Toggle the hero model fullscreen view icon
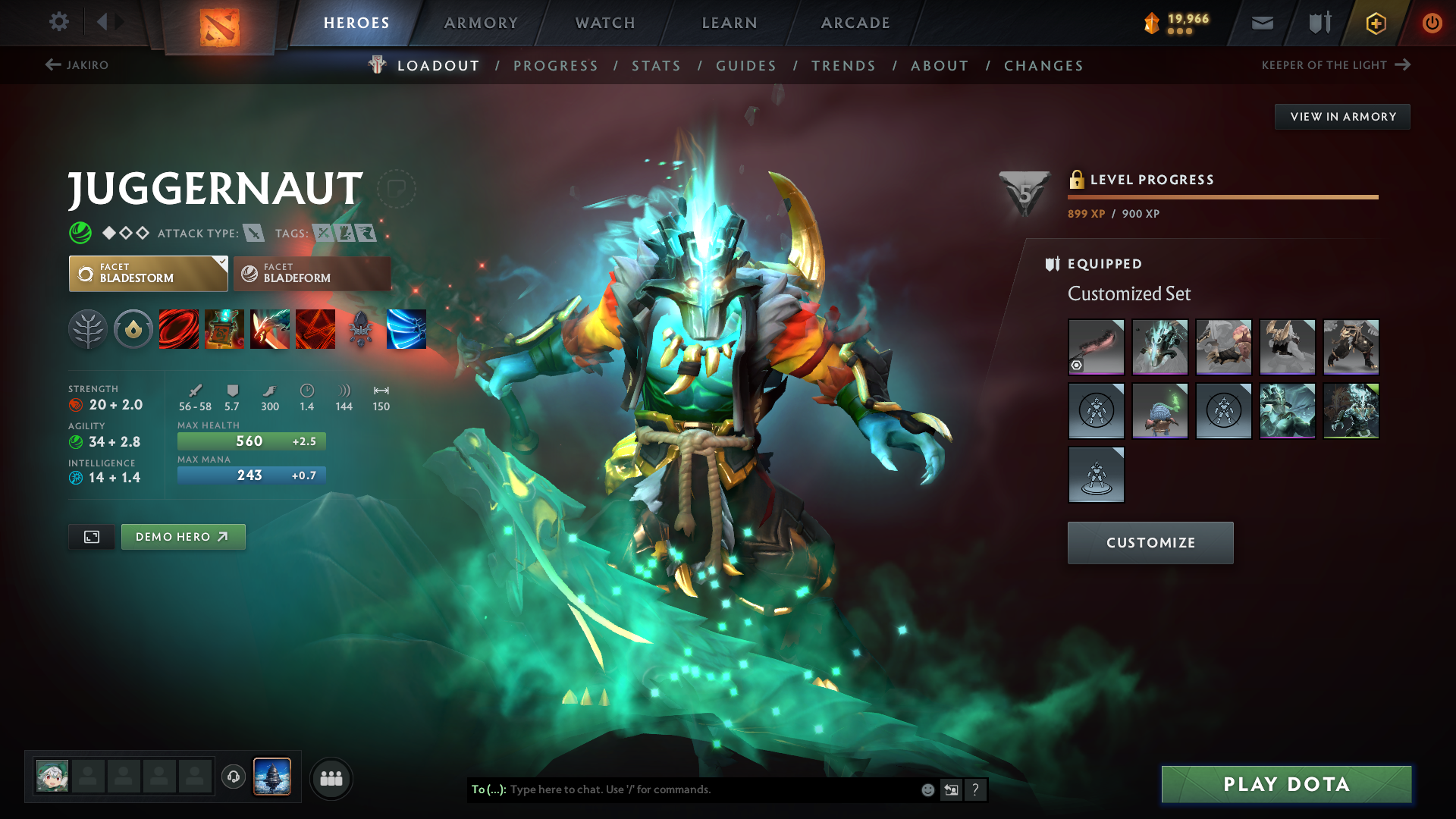This screenshot has height=819, width=1456. point(91,536)
